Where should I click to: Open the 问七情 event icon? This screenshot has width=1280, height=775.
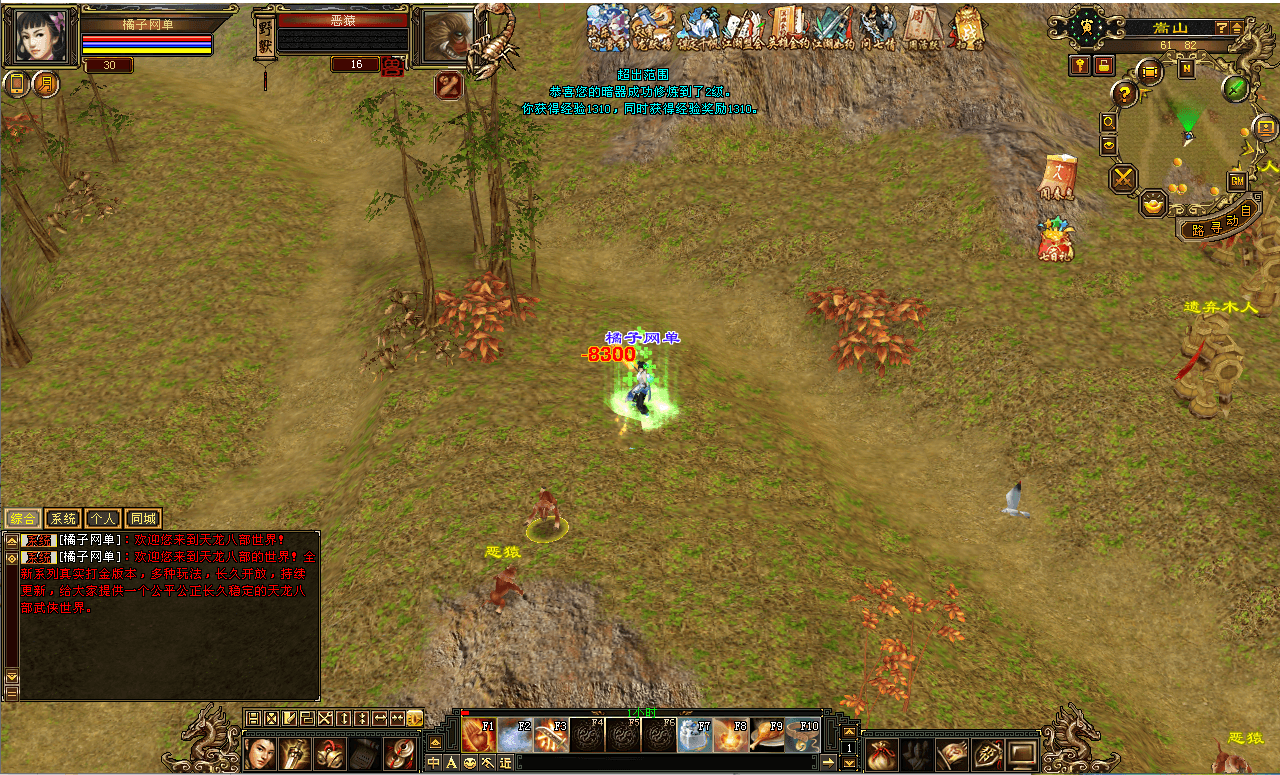(879, 27)
